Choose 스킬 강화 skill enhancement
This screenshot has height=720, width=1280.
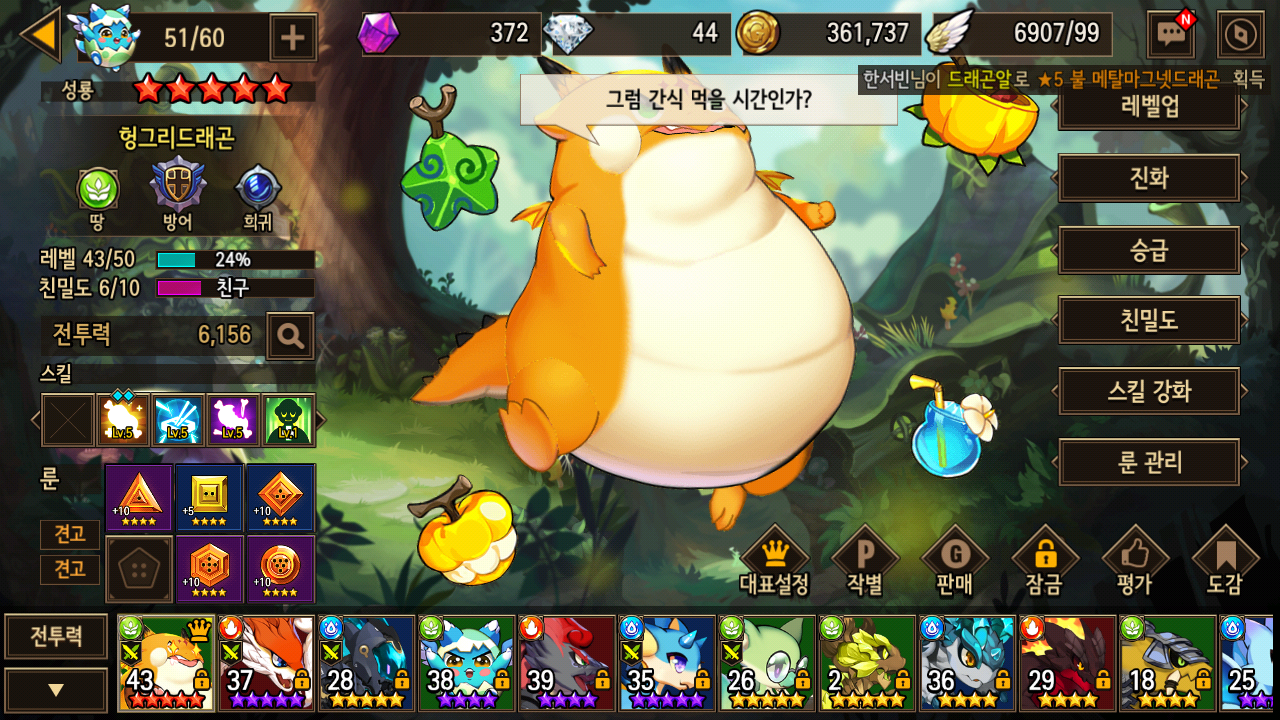point(1149,391)
